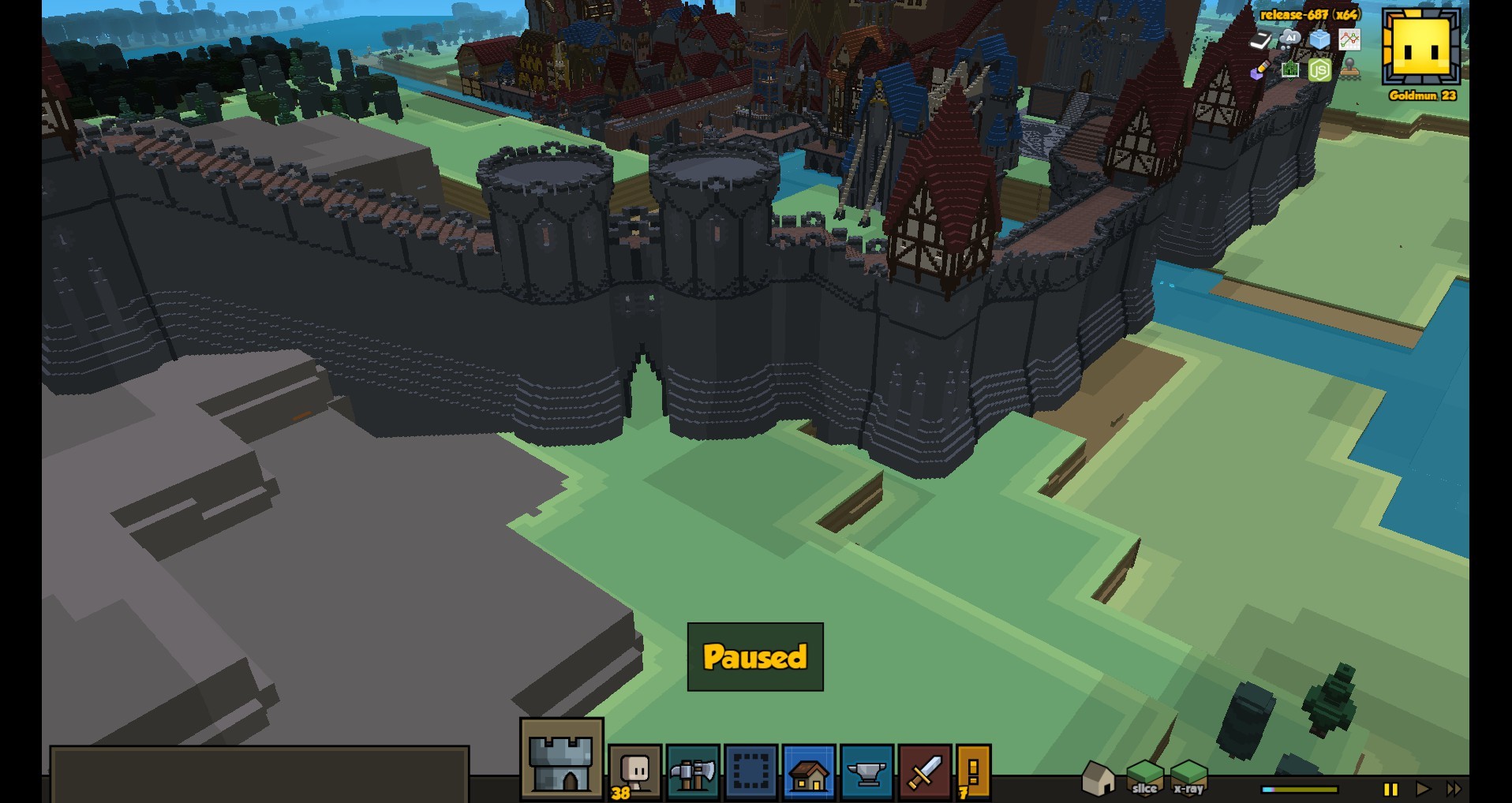This screenshot has height=803, width=1512.
Task: Open the debug book icon
Action: pyautogui.click(x=1260, y=39)
